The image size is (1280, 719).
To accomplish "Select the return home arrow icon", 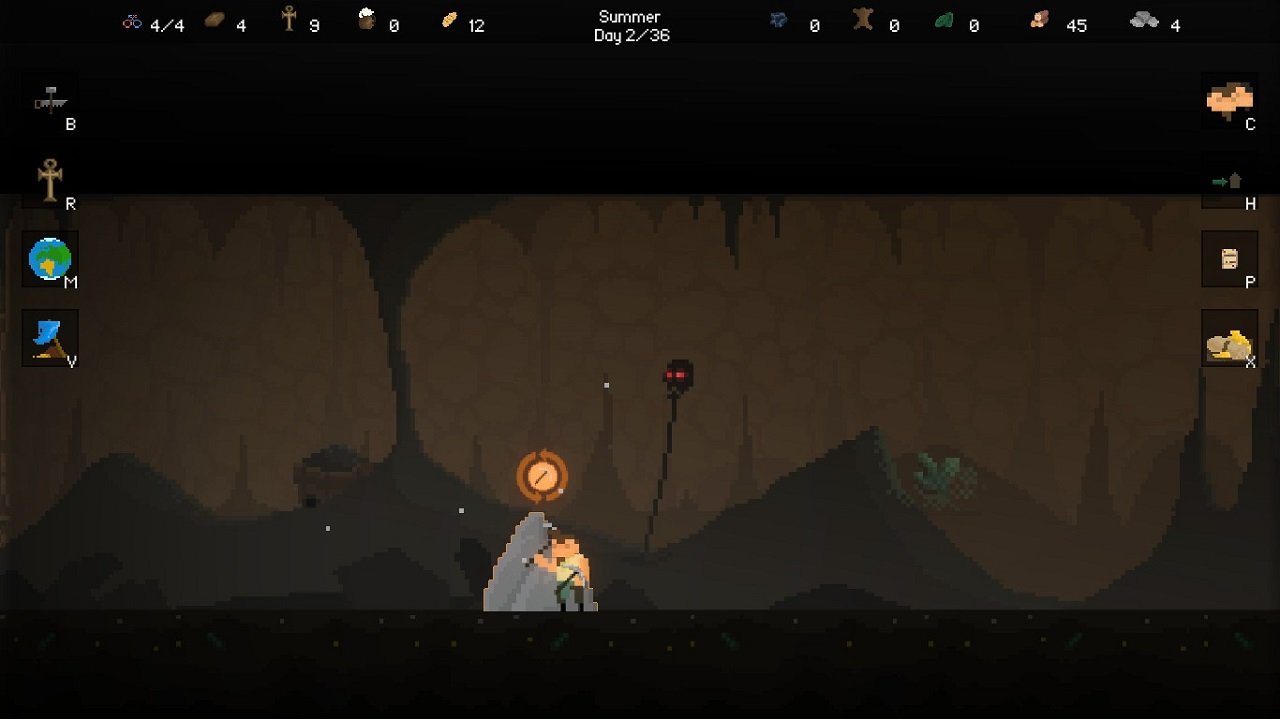I will point(1228,181).
